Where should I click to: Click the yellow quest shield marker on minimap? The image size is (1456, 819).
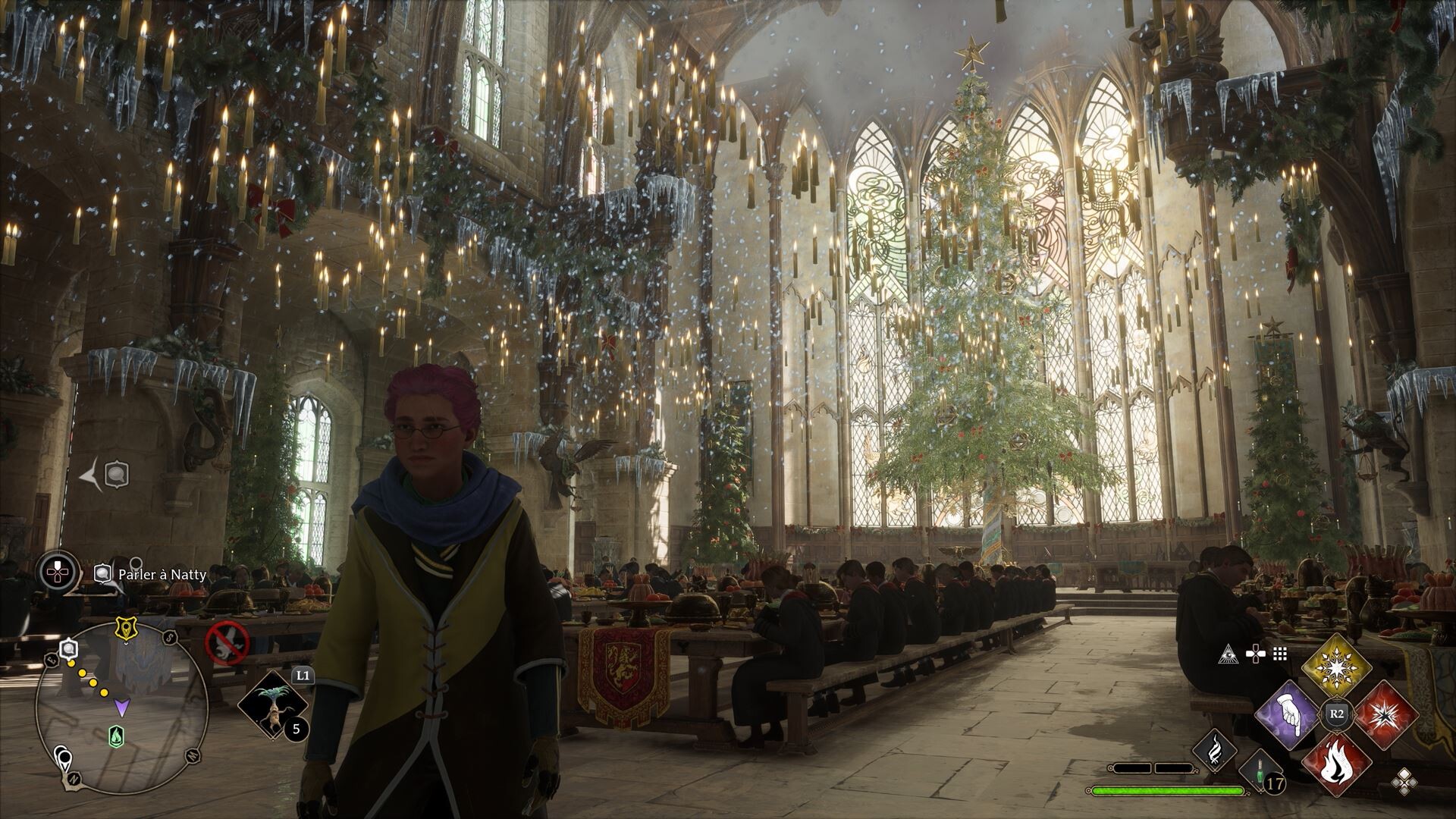pos(124,628)
